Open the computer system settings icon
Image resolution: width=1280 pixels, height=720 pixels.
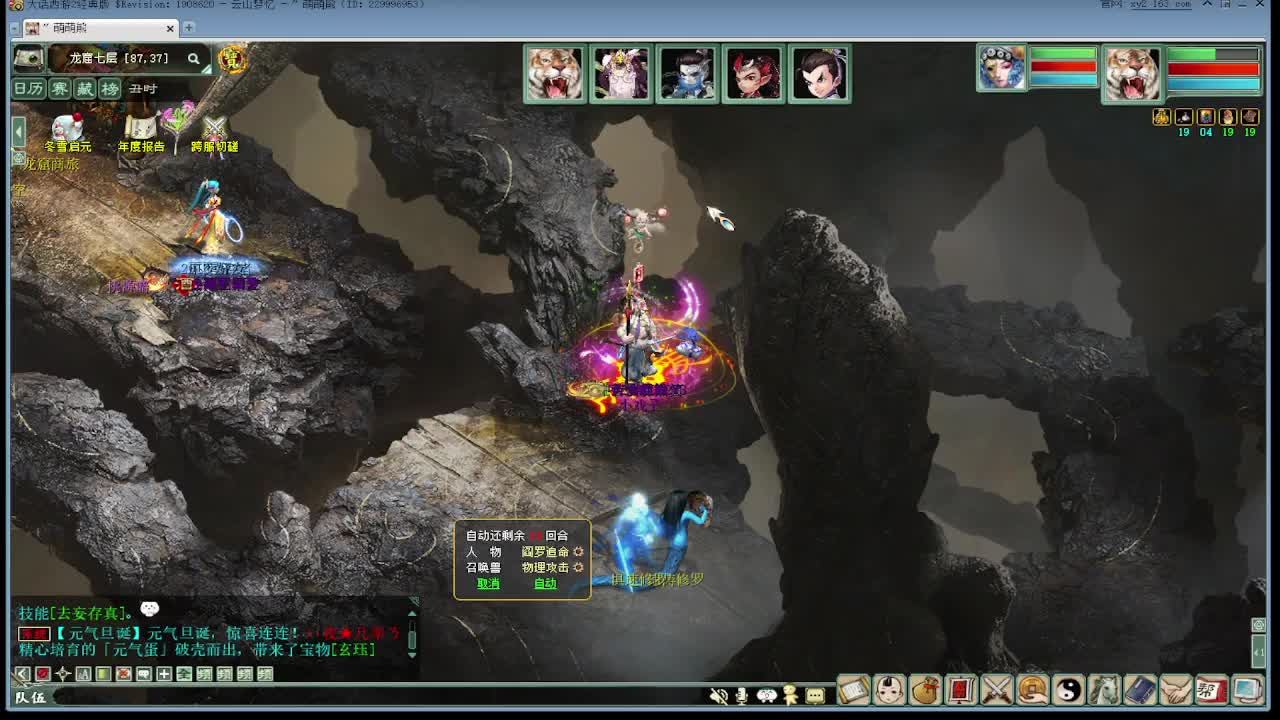click(x=1247, y=689)
